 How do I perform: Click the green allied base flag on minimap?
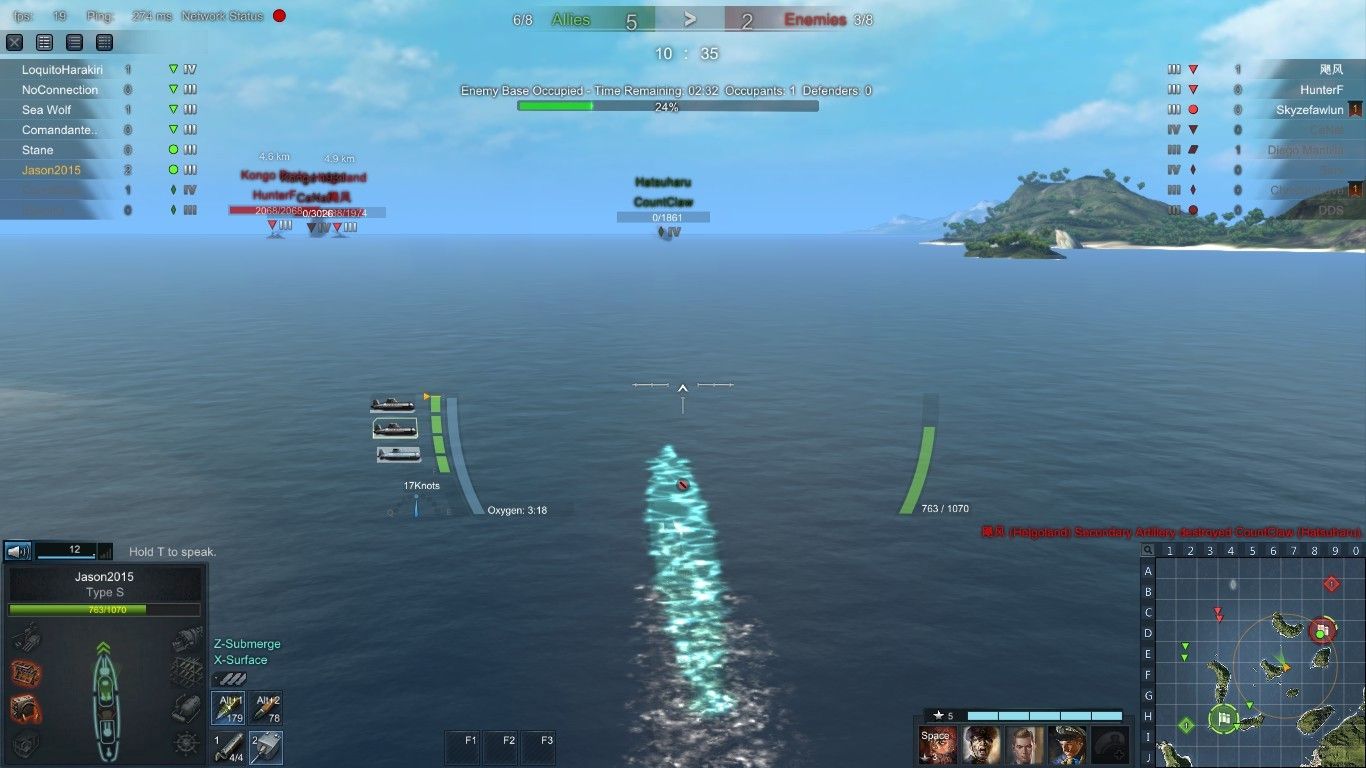coord(1224,717)
